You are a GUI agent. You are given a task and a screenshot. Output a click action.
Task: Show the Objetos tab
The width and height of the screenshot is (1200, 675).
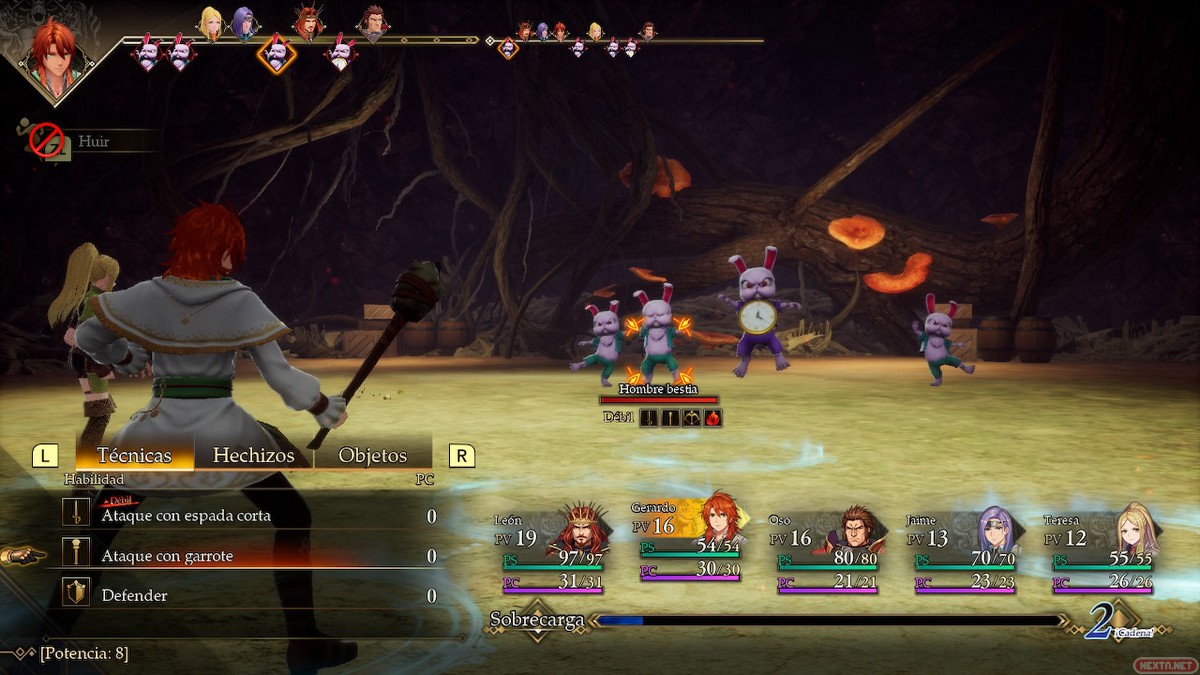pos(372,456)
